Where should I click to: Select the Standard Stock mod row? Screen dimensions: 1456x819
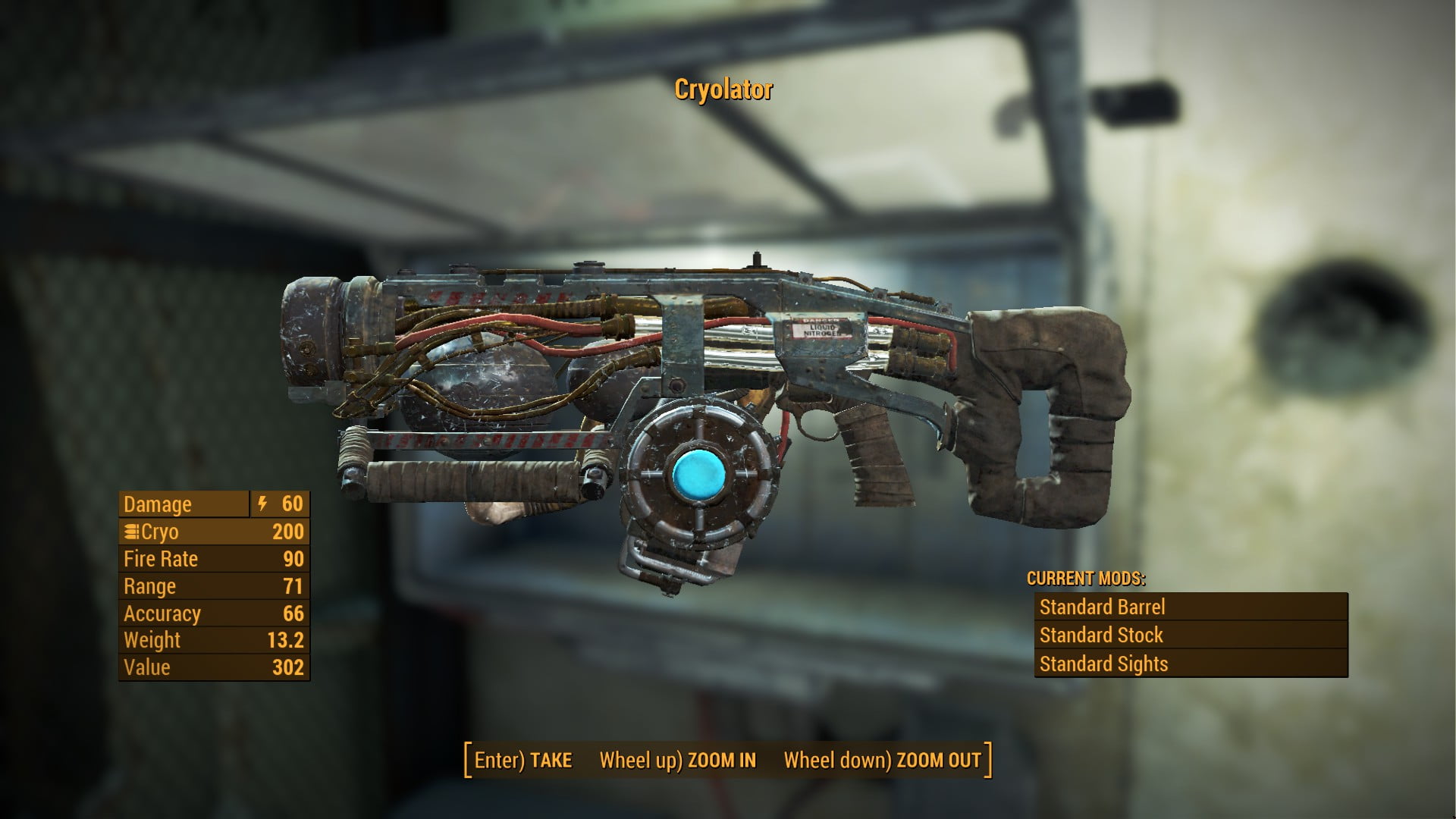click(1191, 635)
